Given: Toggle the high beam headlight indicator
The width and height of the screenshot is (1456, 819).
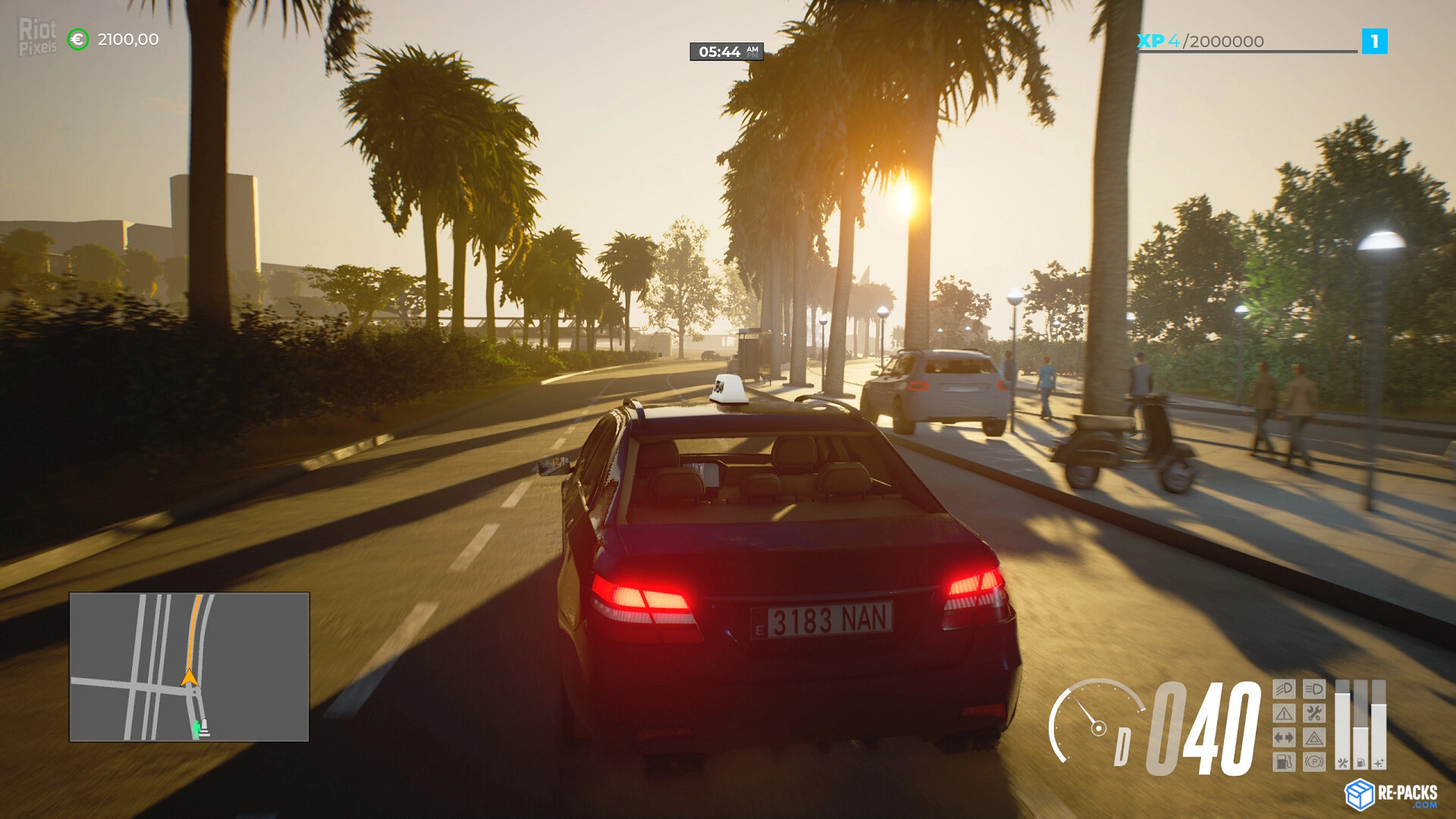Looking at the screenshot, I should pyautogui.click(x=1314, y=689).
